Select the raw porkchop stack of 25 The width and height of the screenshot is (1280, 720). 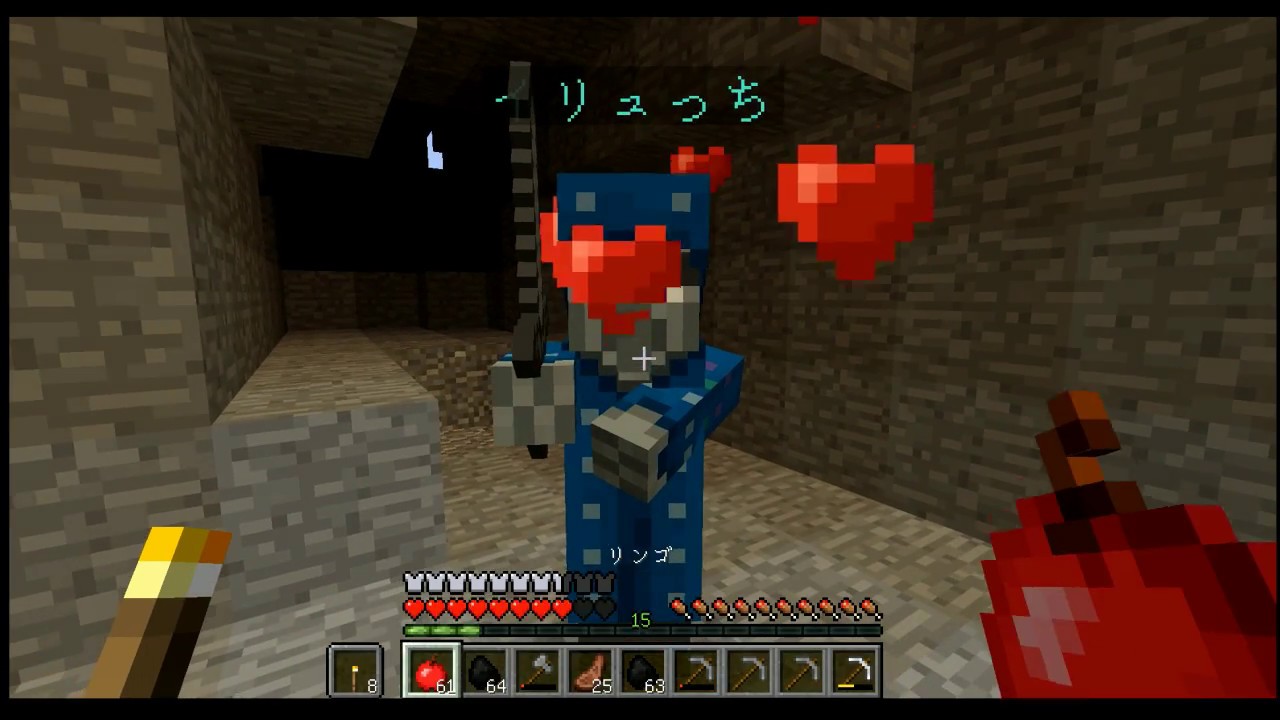pyautogui.click(x=593, y=668)
